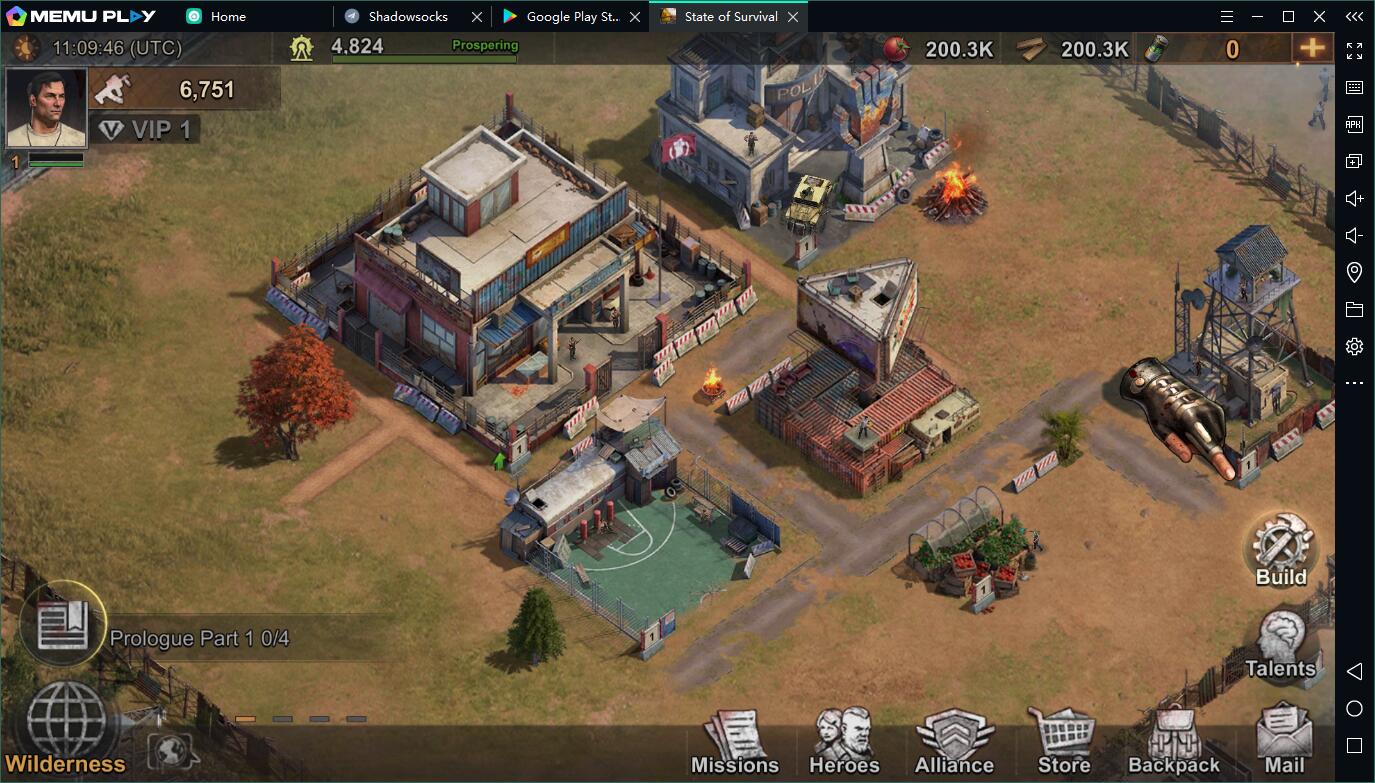The image size is (1375, 783).
Task: Tap the chat globe icon beside Wilderness
Action: point(171,750)
